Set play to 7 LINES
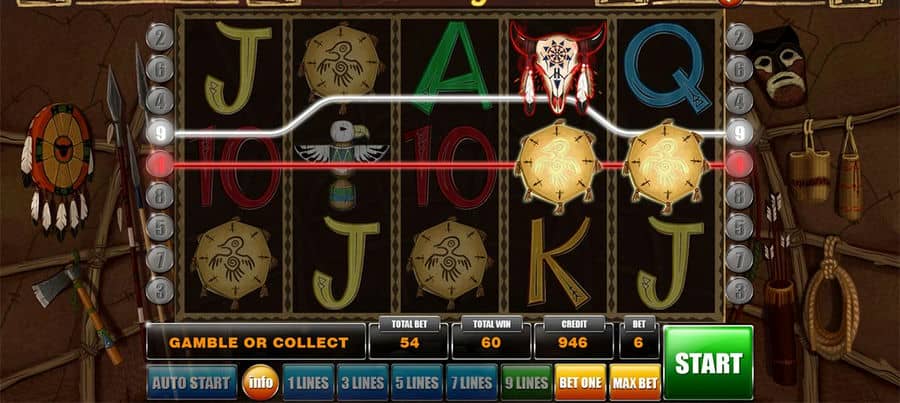900x403 pixels. 470,382
